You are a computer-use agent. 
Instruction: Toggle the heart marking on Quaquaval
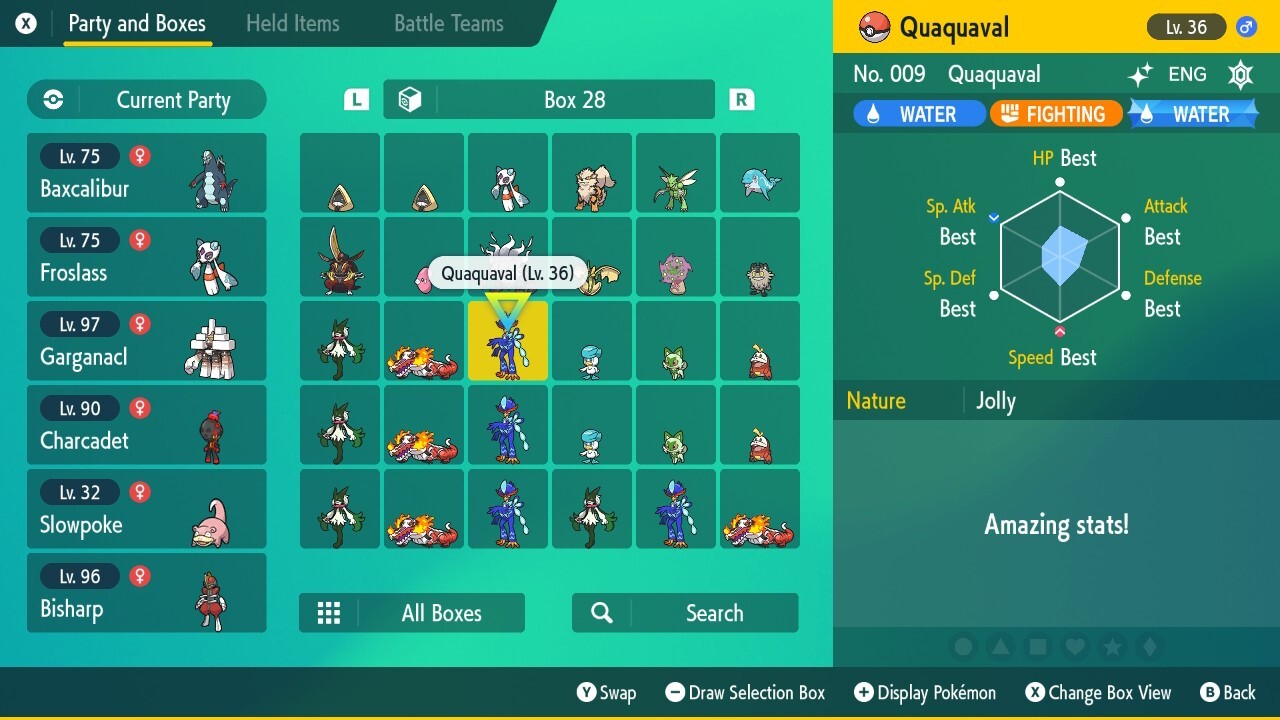click(x=1074, y=647)
